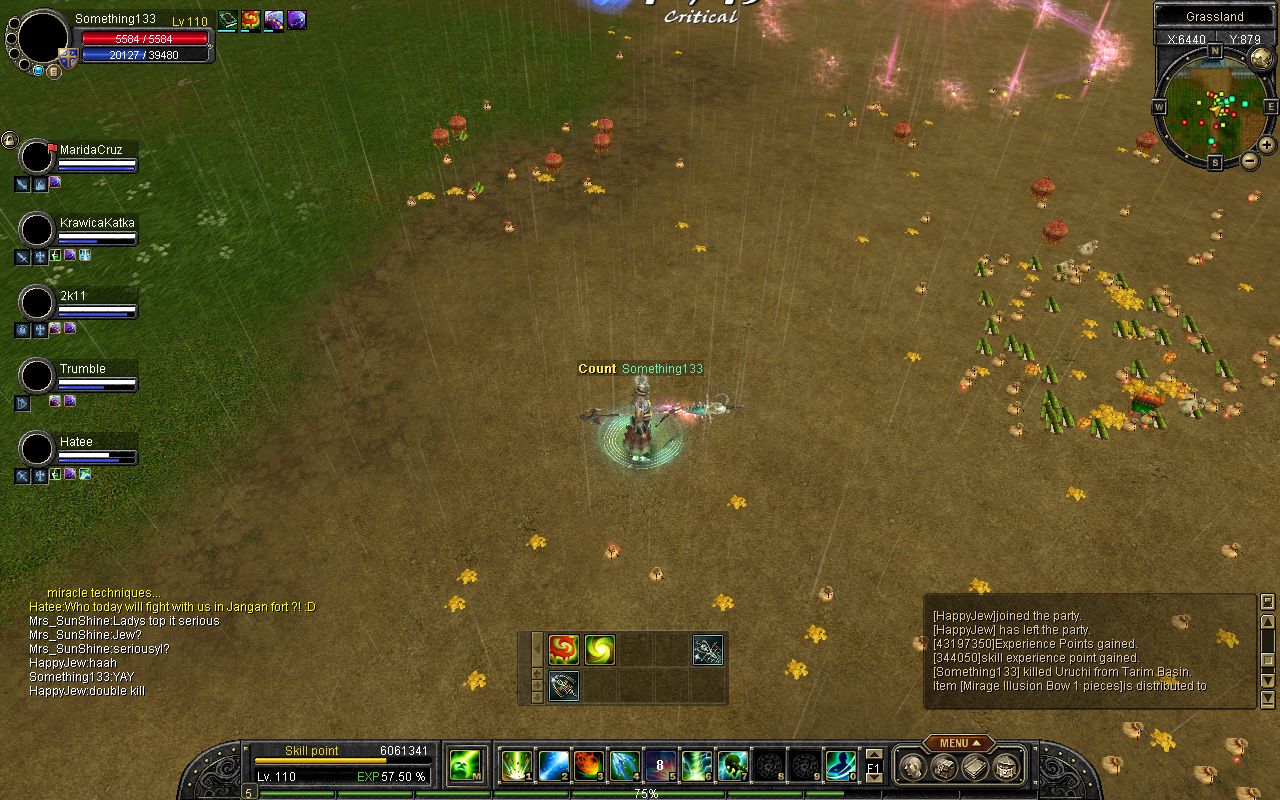The width and height of the screenshot is (1280, 800).
Task: Click the red-orange swirl icon in the floating bar
Action: (563, 650)
